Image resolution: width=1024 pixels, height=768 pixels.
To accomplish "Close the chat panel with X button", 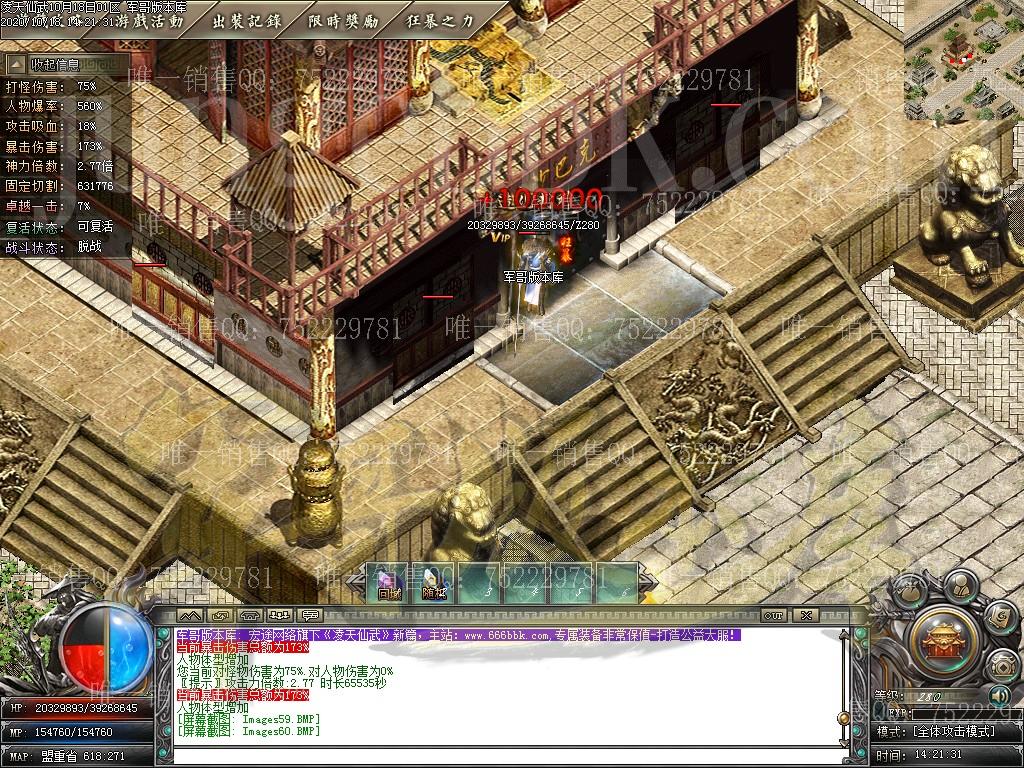I will click(806, 615).
